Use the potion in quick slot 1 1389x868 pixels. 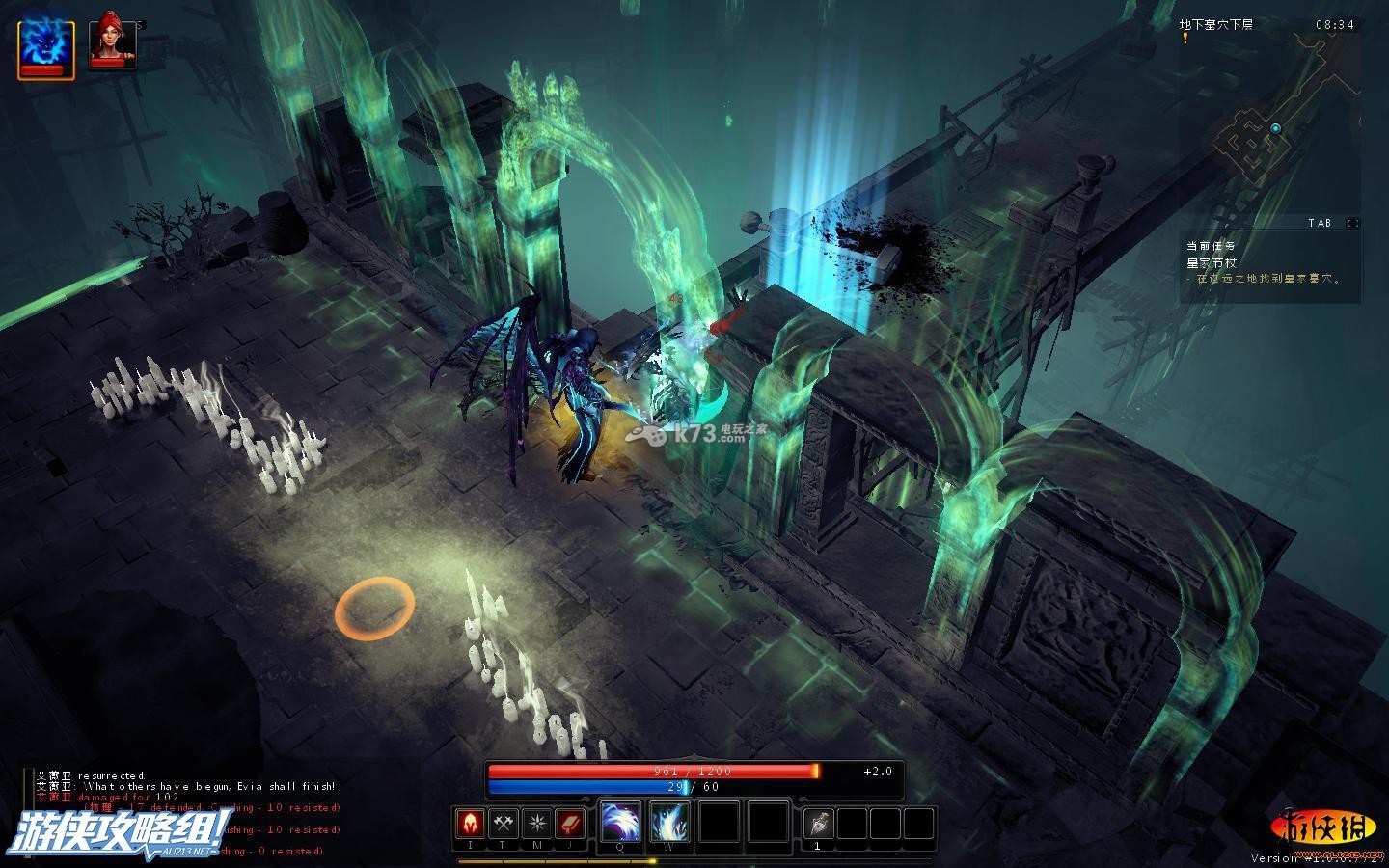pyautogui.click(x=818, y=824)
